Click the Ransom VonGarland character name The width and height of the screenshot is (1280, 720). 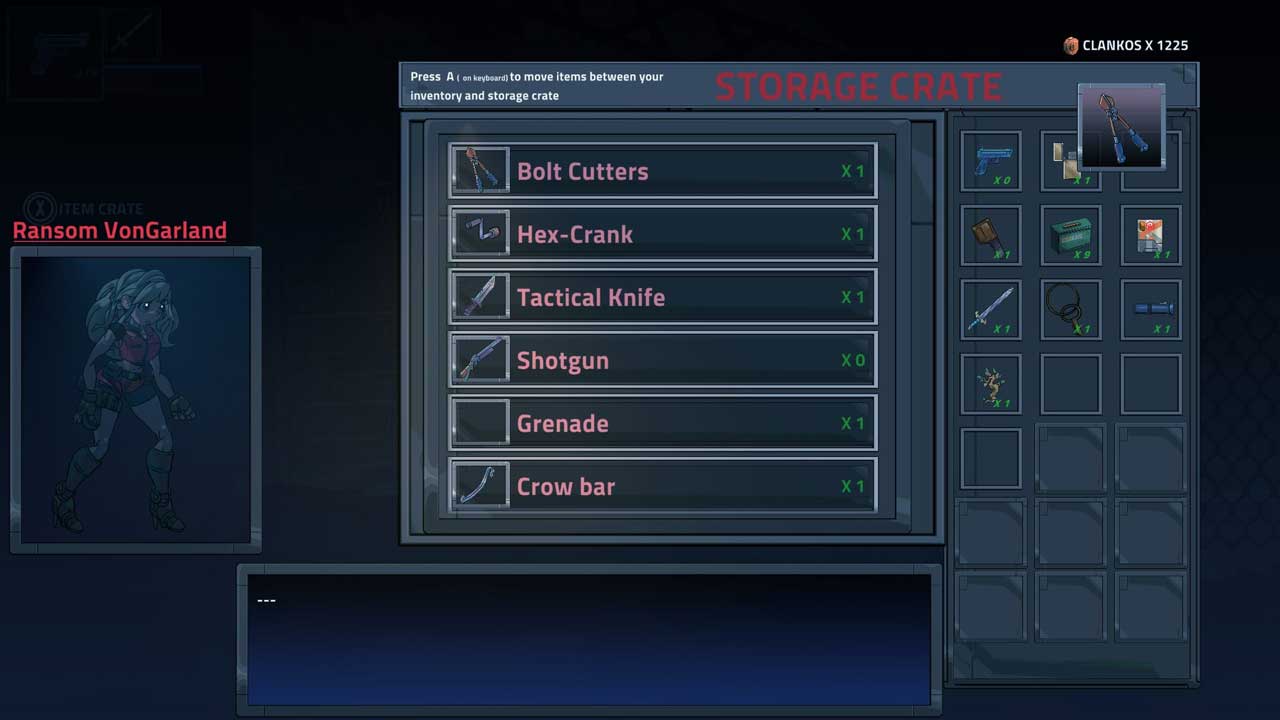click(120, 231)
